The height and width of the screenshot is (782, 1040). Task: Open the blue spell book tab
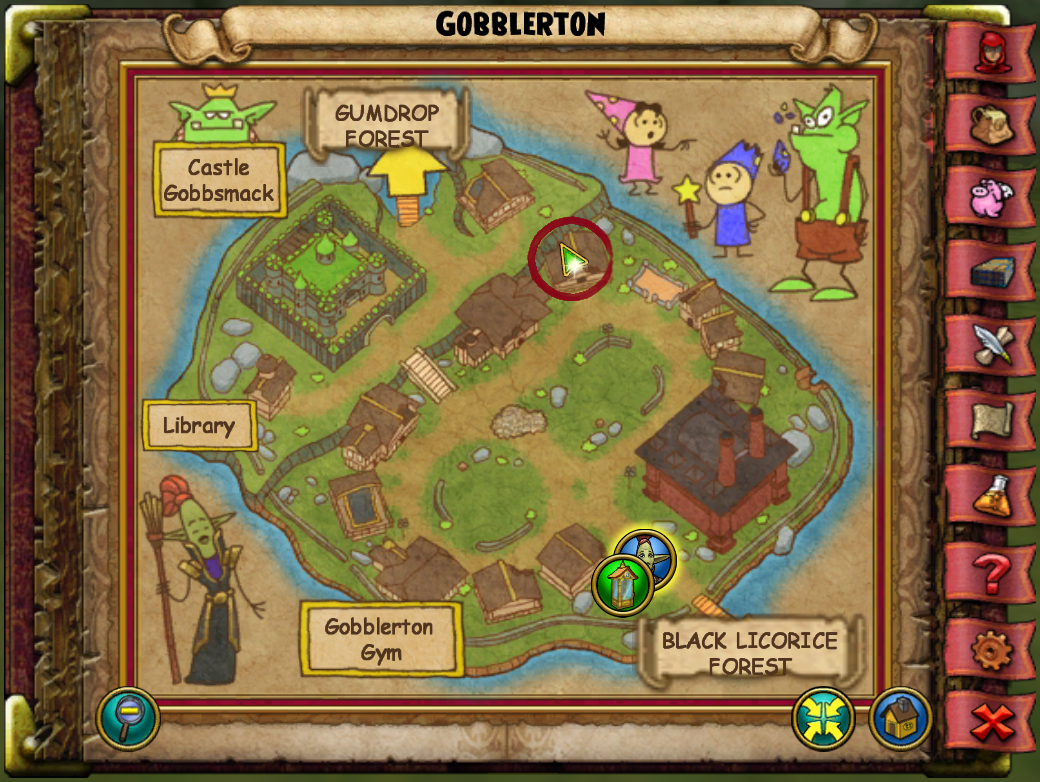tap(988, 270)
